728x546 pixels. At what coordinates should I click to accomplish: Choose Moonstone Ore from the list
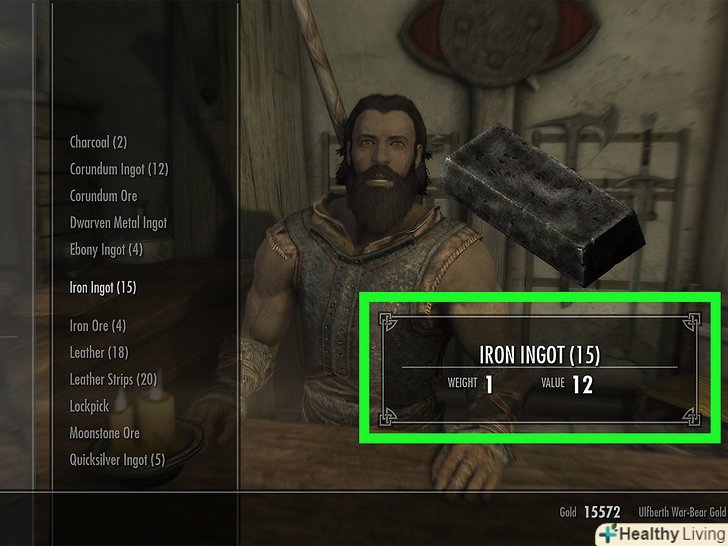pos(104,434)
